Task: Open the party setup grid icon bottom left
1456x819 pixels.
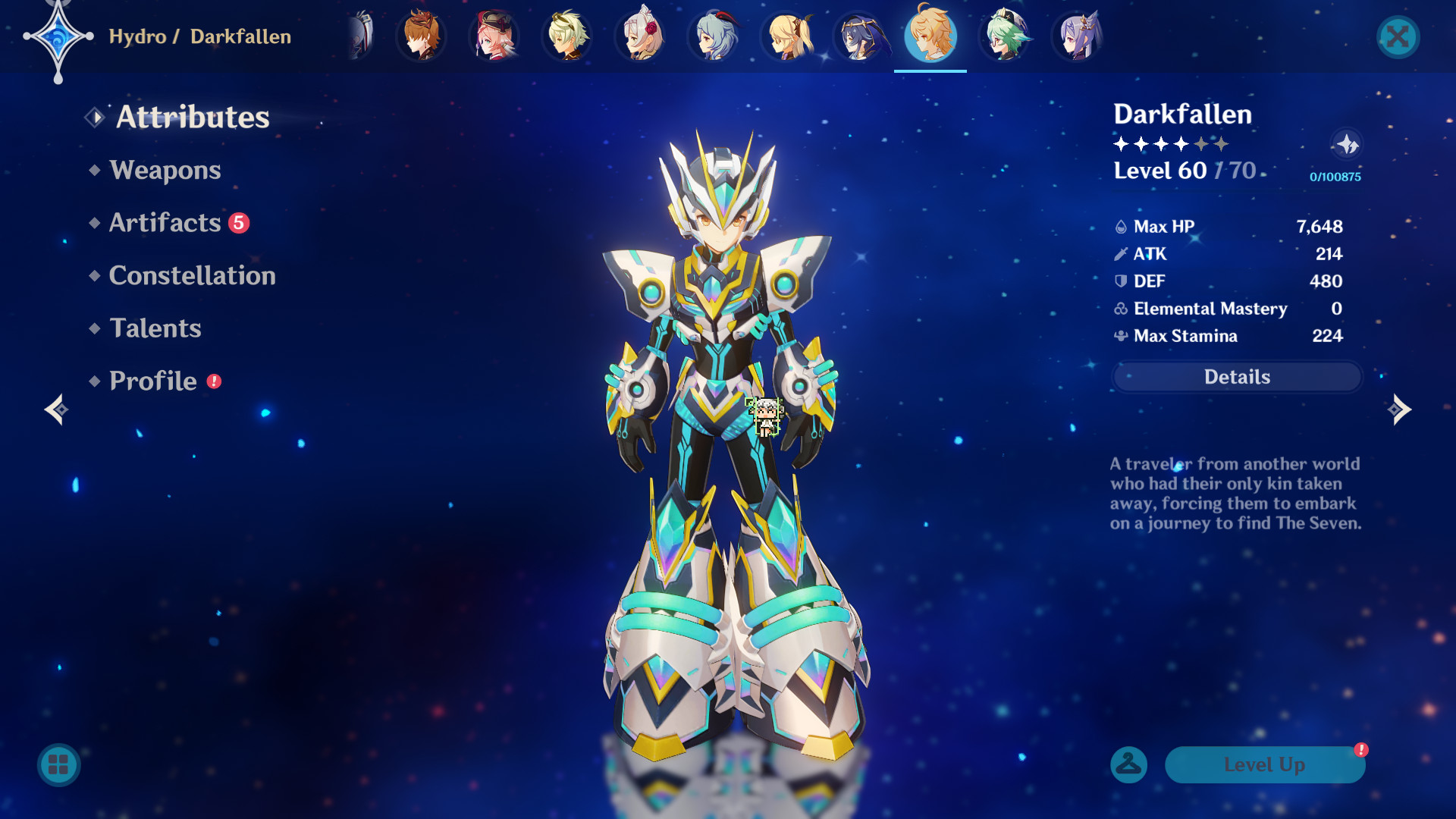Action: tap(57, 764)
